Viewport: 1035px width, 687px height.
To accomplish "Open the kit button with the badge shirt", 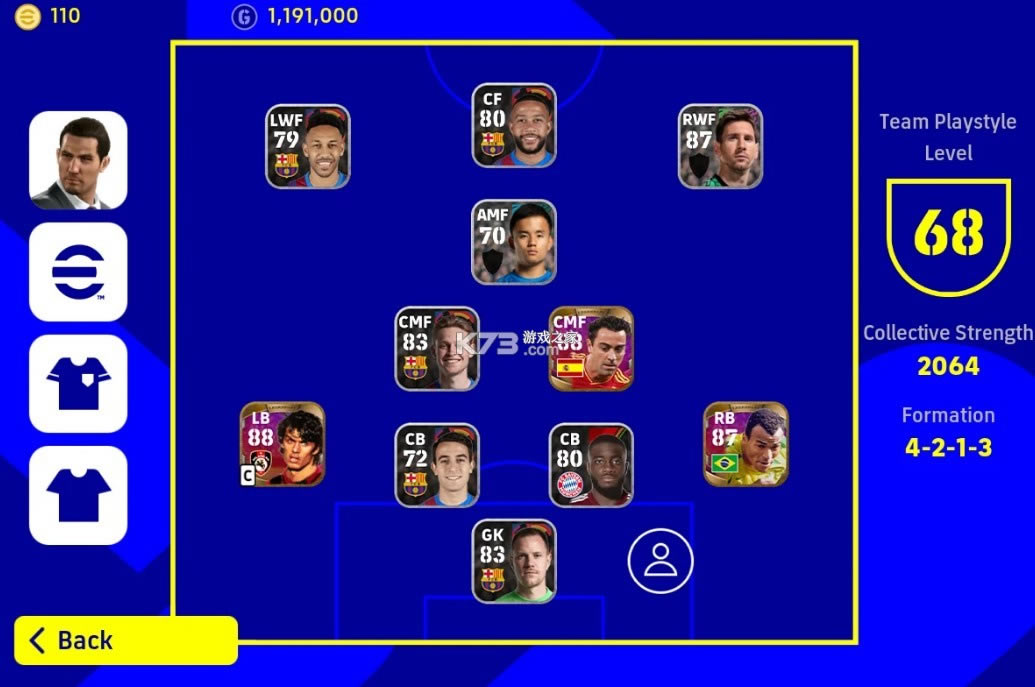I will (78, 384).
